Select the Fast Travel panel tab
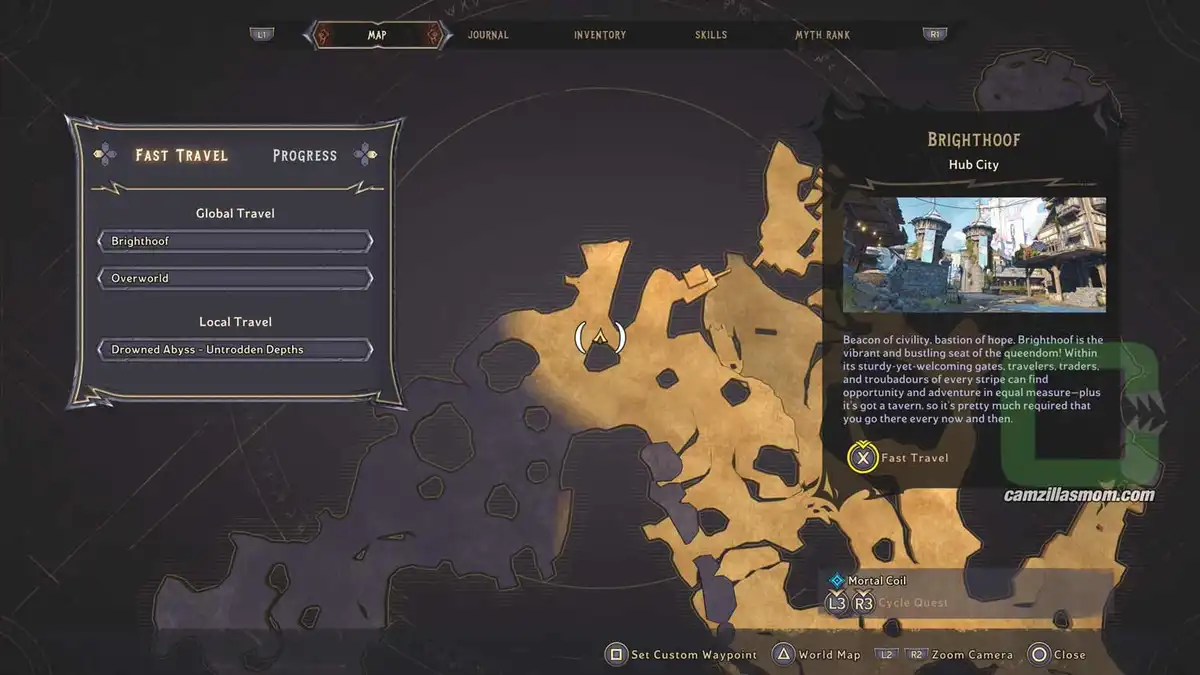 point(182,155)
